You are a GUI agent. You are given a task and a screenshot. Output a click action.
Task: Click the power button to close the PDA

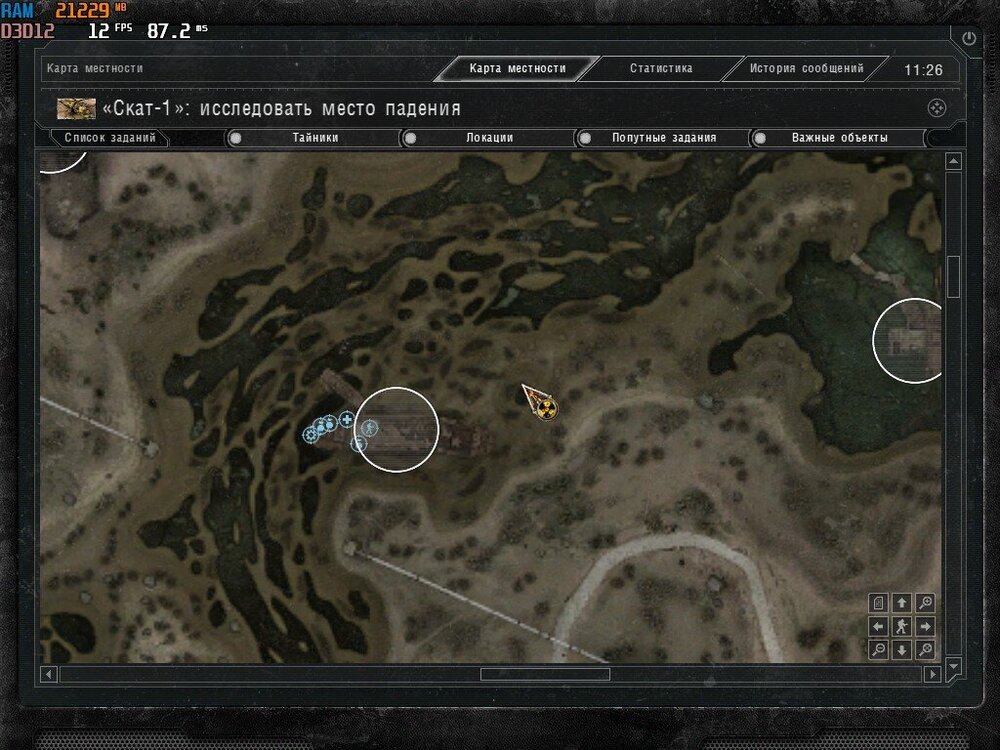click(x=968, y=38)
